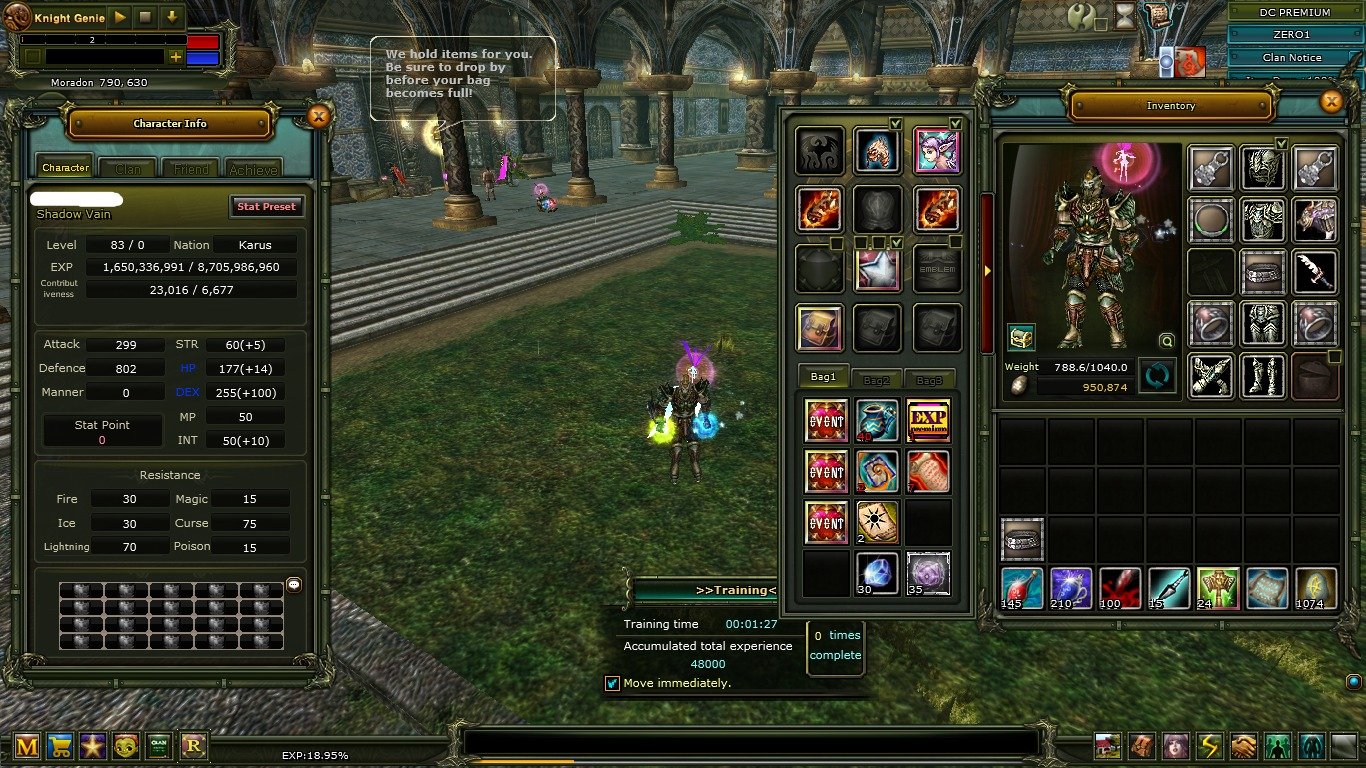1366x768 pixels.
Task: Toggle the checkmark on the top-right Genie item slot
Action: point(955,123)
